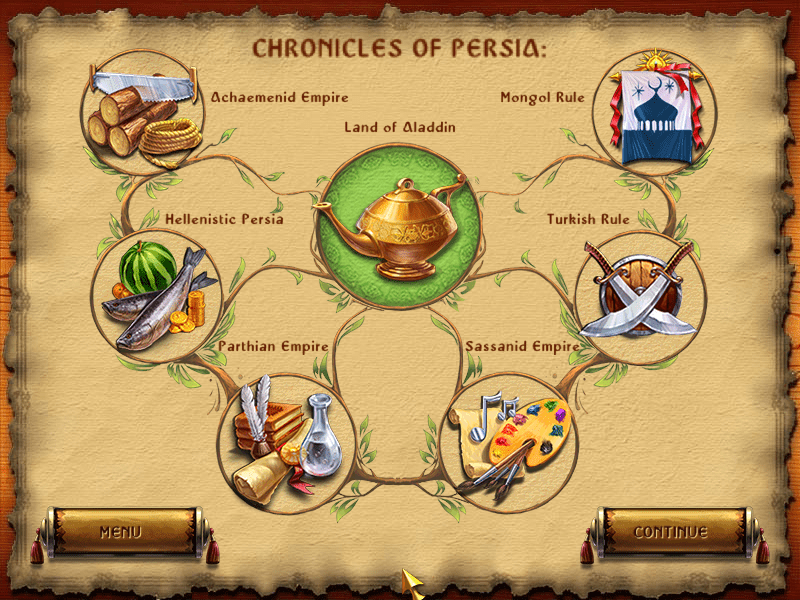This screenshot has width=800, height=600.
Task: Pick the Mongol Rule banner medallion
Action: (x=655, y=112)
